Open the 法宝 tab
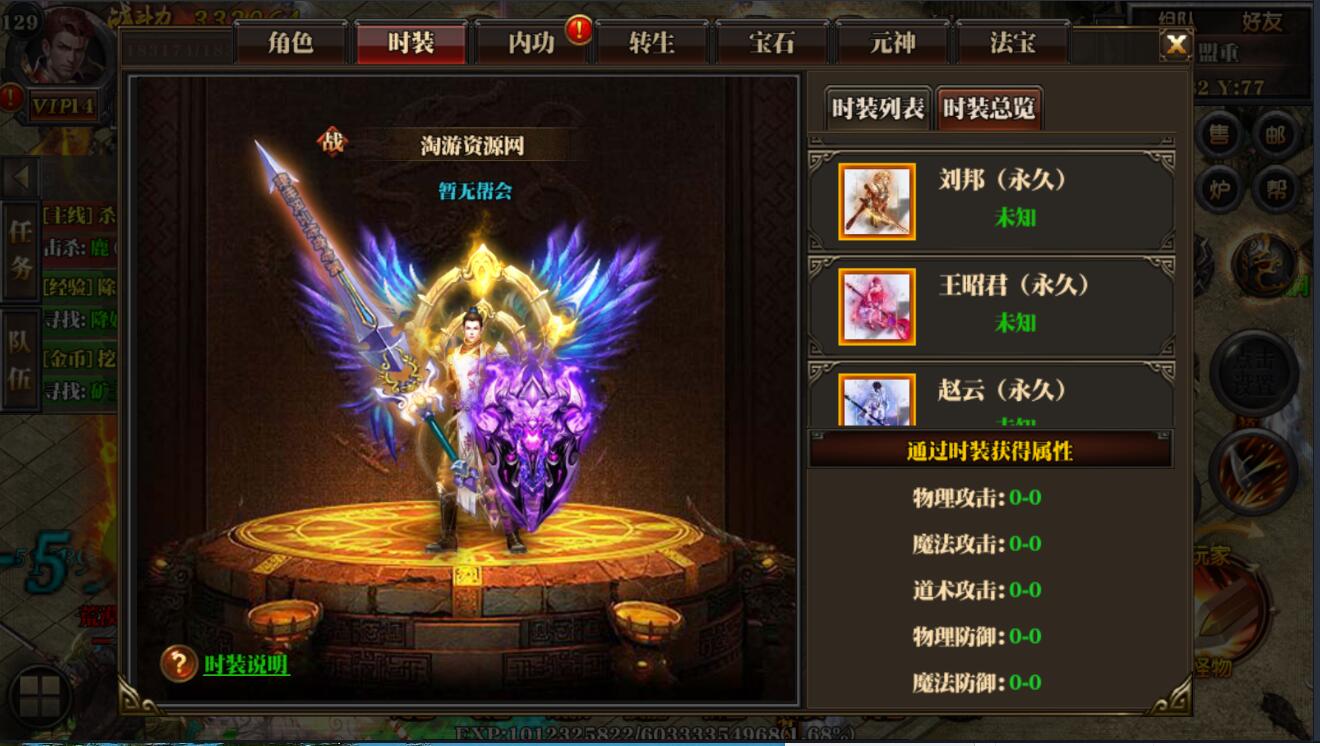The width and height of the screenshot is (1320, 746). pos(1012,43)
